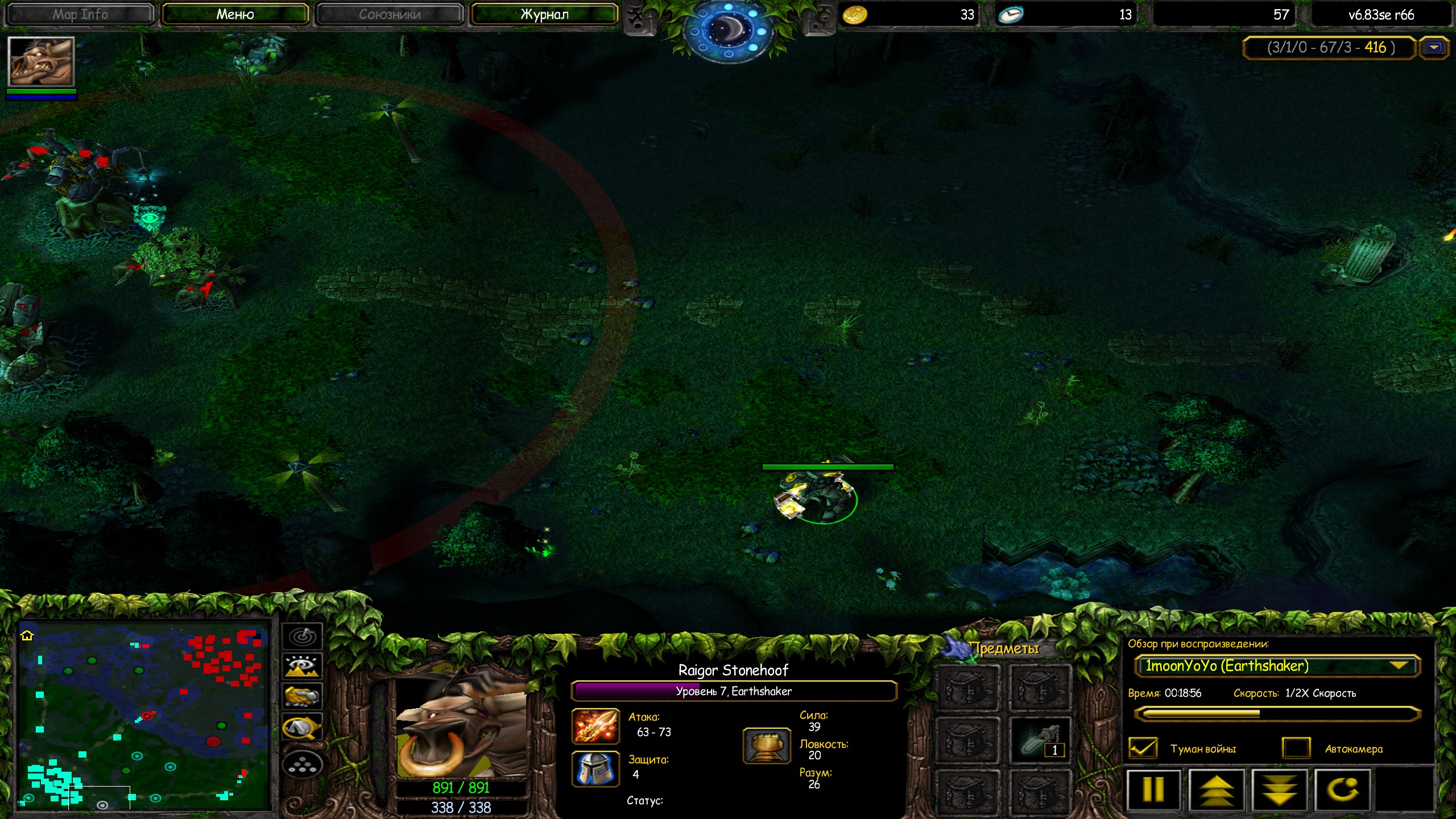
Task: Select the inventory item with one charge
Action: pyautogui.click(x=1039, y=740)
